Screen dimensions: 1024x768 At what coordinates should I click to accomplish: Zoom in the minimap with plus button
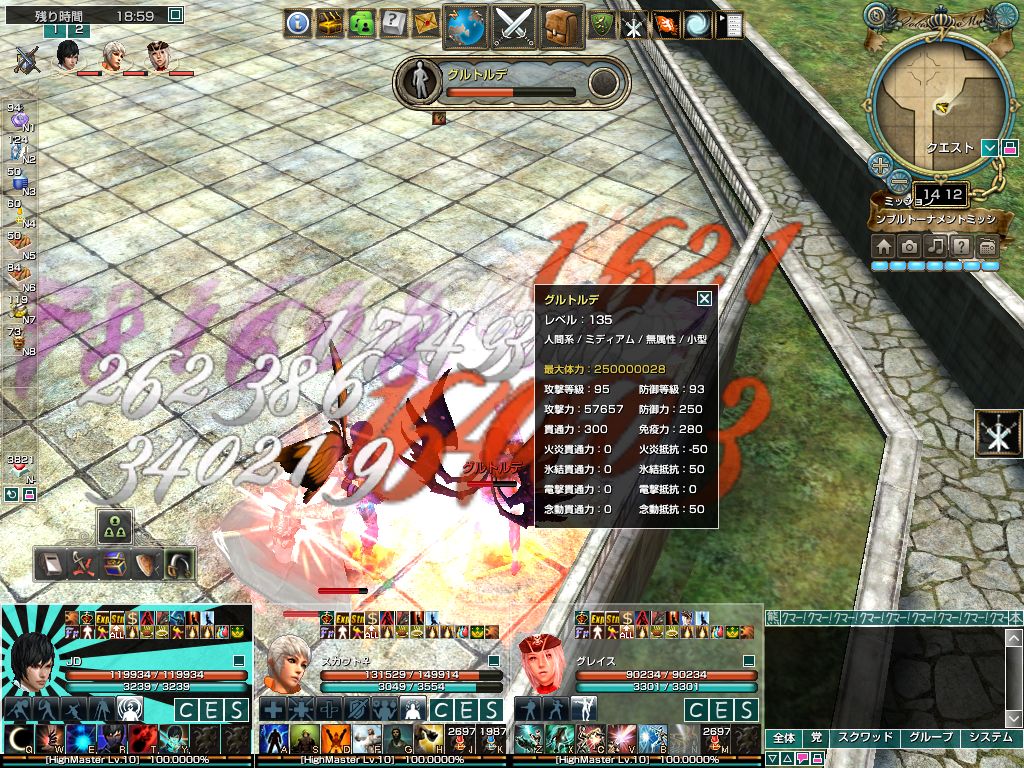(x=879, y=165)
